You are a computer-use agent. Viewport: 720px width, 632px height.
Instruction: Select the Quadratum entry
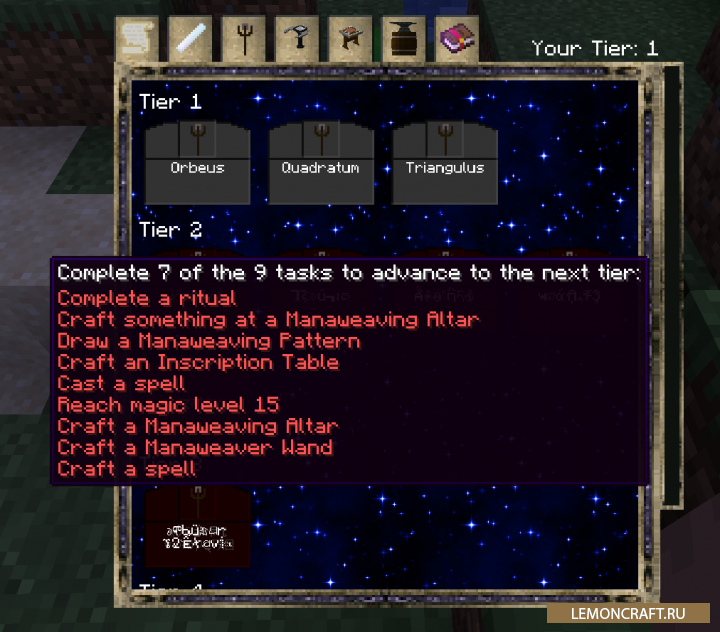321,163
